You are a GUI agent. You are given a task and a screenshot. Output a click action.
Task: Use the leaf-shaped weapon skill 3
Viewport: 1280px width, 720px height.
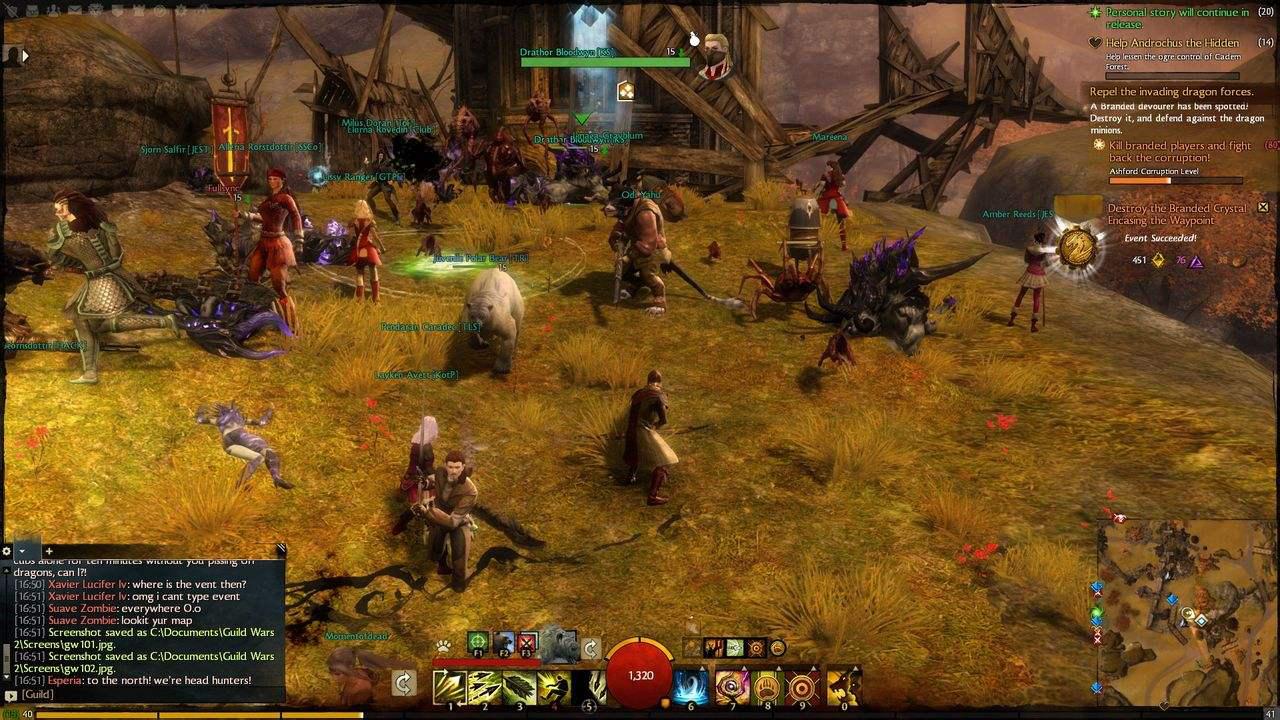519,685
